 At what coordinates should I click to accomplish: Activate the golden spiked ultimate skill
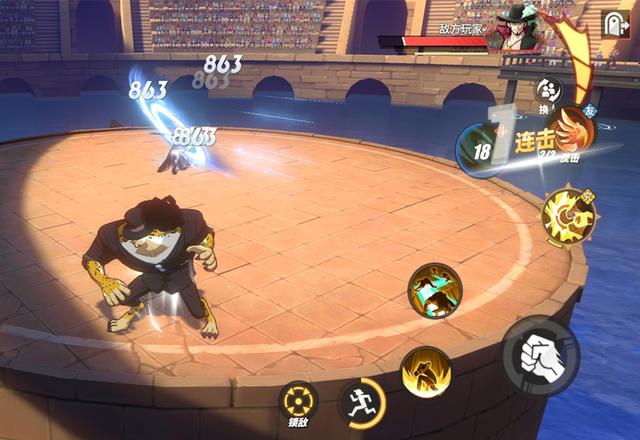point(567,214)
